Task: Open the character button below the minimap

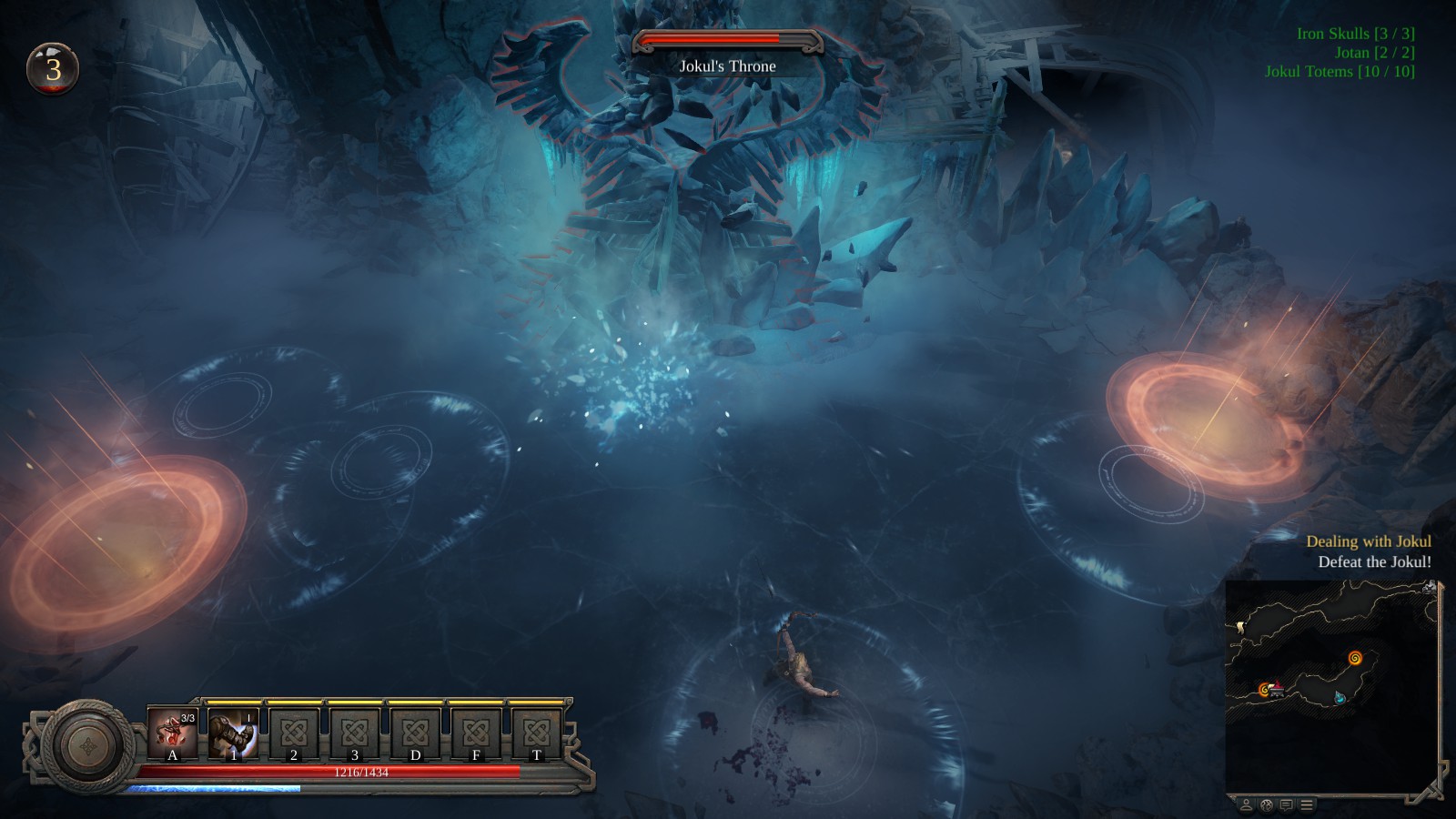Action: click(1246, 804)
